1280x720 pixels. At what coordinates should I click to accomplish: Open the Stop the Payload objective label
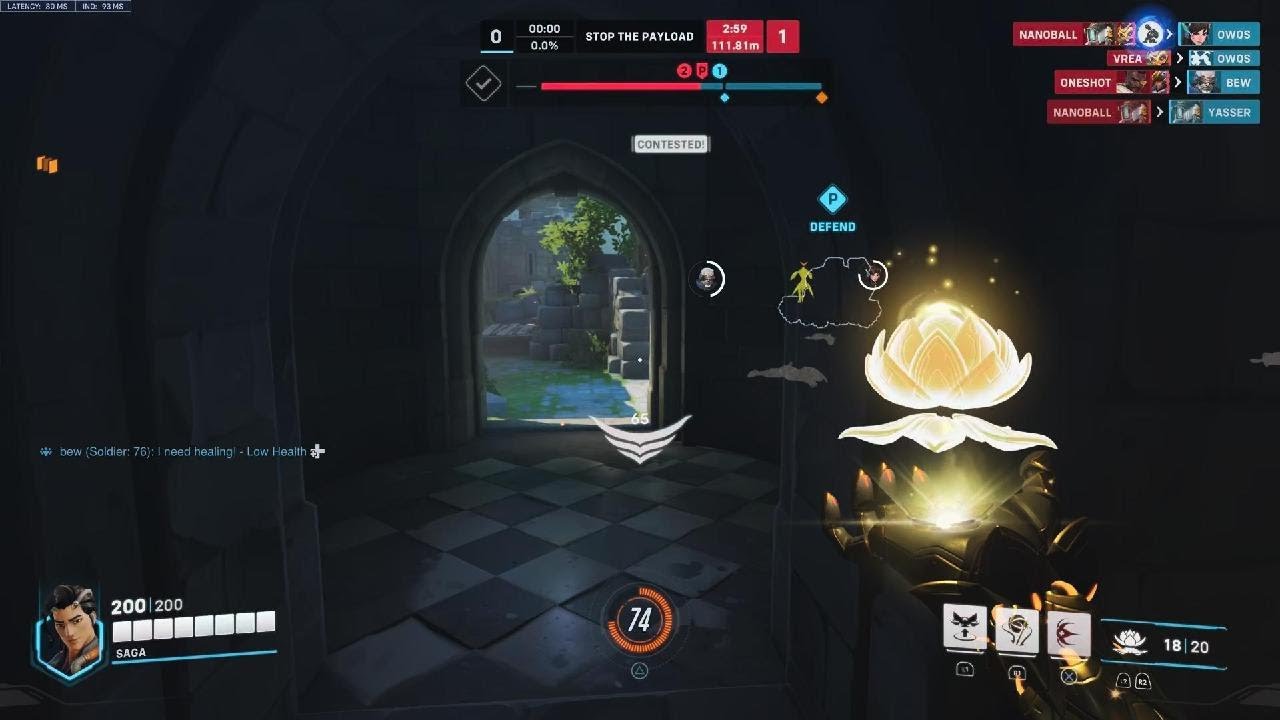tap(639, 37)
